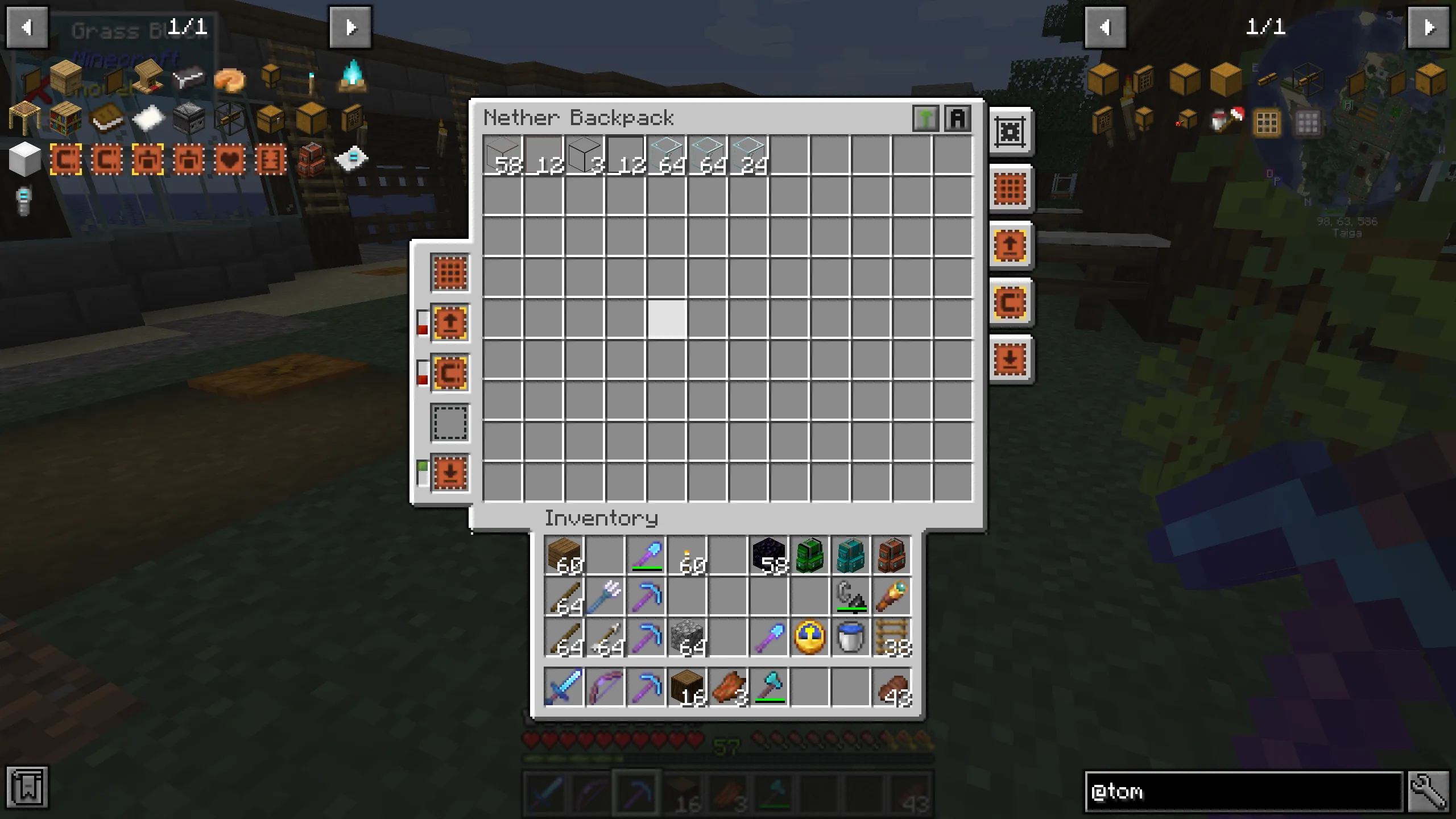Toggle the compacting upgrade red switch
The width and height of the screenshot is (1456, 819).
click(422, 380)
